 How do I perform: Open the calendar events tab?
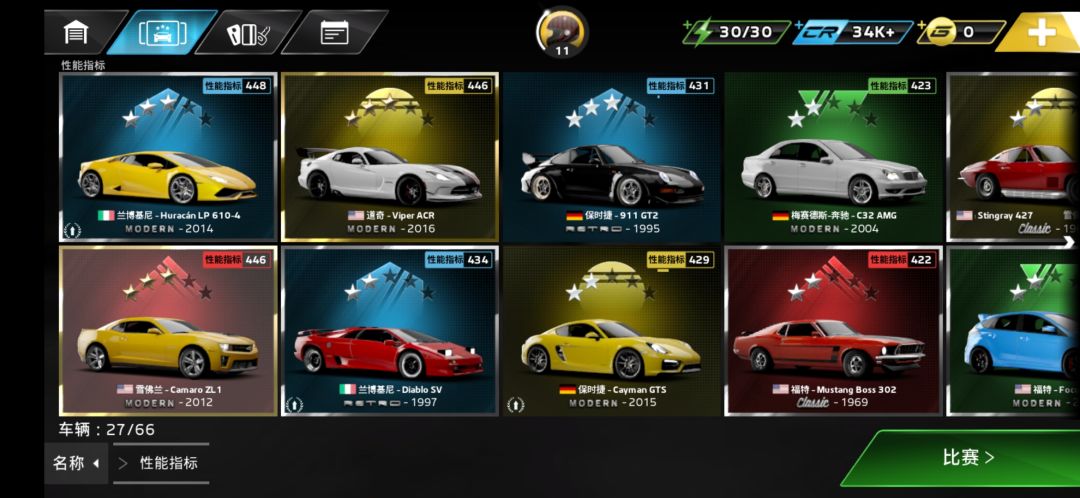334,32
